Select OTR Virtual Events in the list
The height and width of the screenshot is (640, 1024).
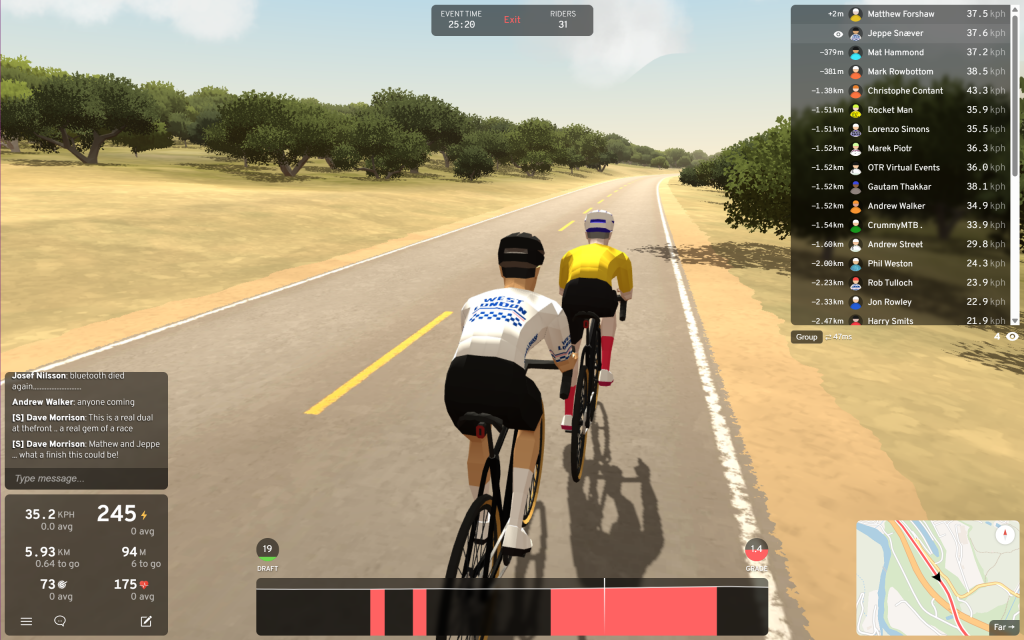click(x=900, y=168)
